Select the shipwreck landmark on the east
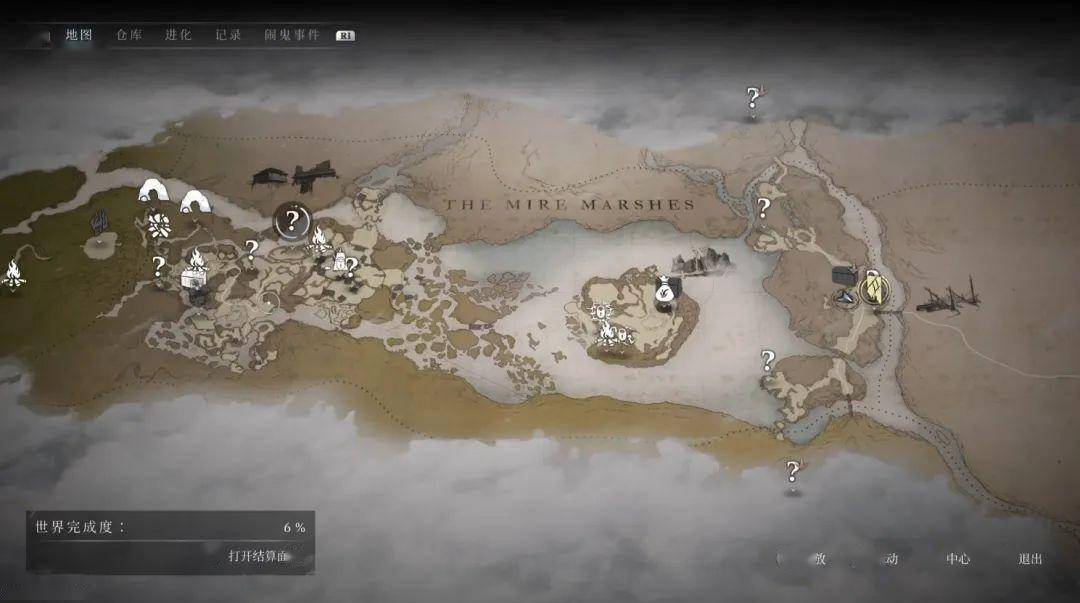Image resolution: width=1080 pixels, height=603 pixels. (x=948, y=297)
